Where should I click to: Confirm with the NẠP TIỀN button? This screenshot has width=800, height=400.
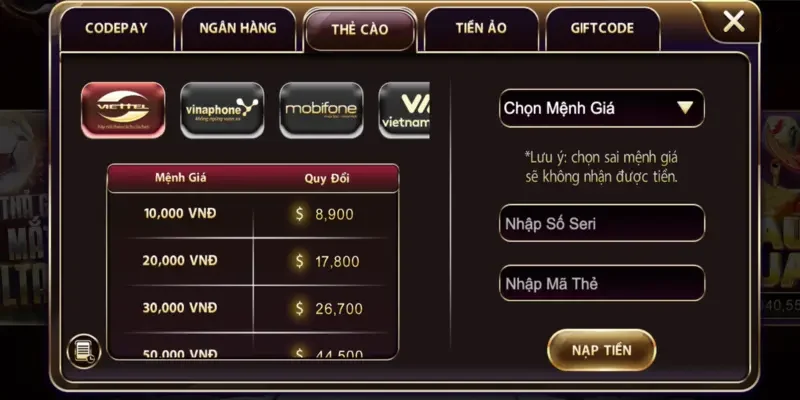[601, 350]
